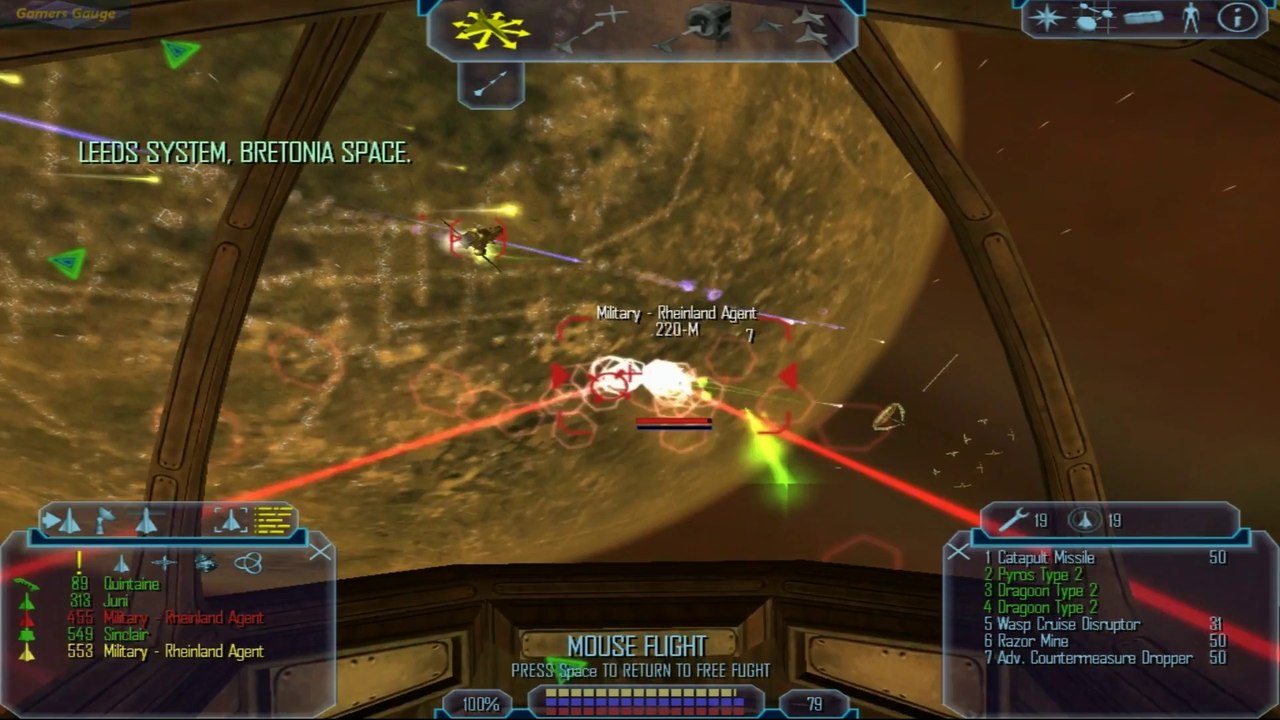Select Juni in the contact list
This screenshot has height=720, width=1280.
pyautogui.click(x=116, y=601)
